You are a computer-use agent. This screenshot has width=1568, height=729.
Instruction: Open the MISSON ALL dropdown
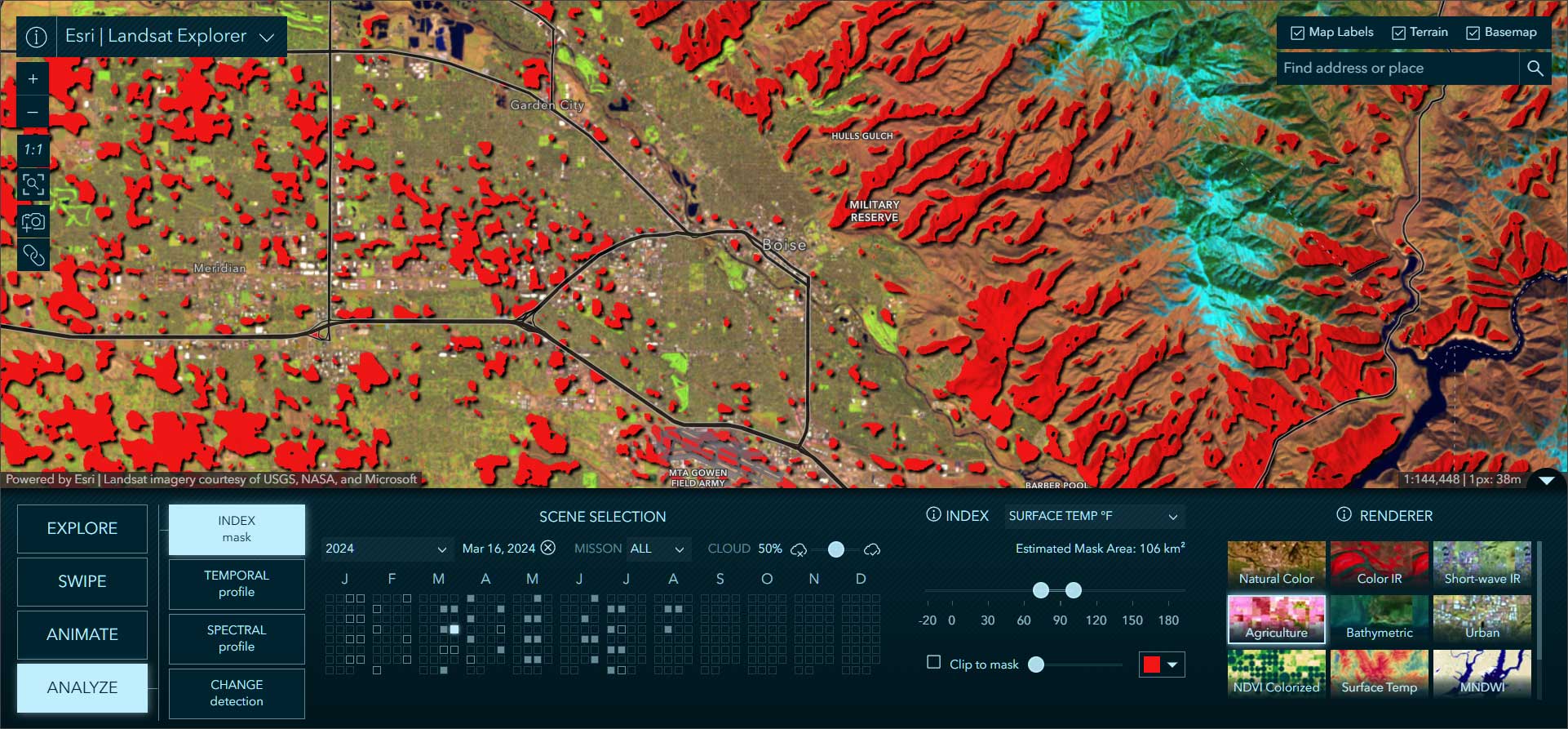658,549
